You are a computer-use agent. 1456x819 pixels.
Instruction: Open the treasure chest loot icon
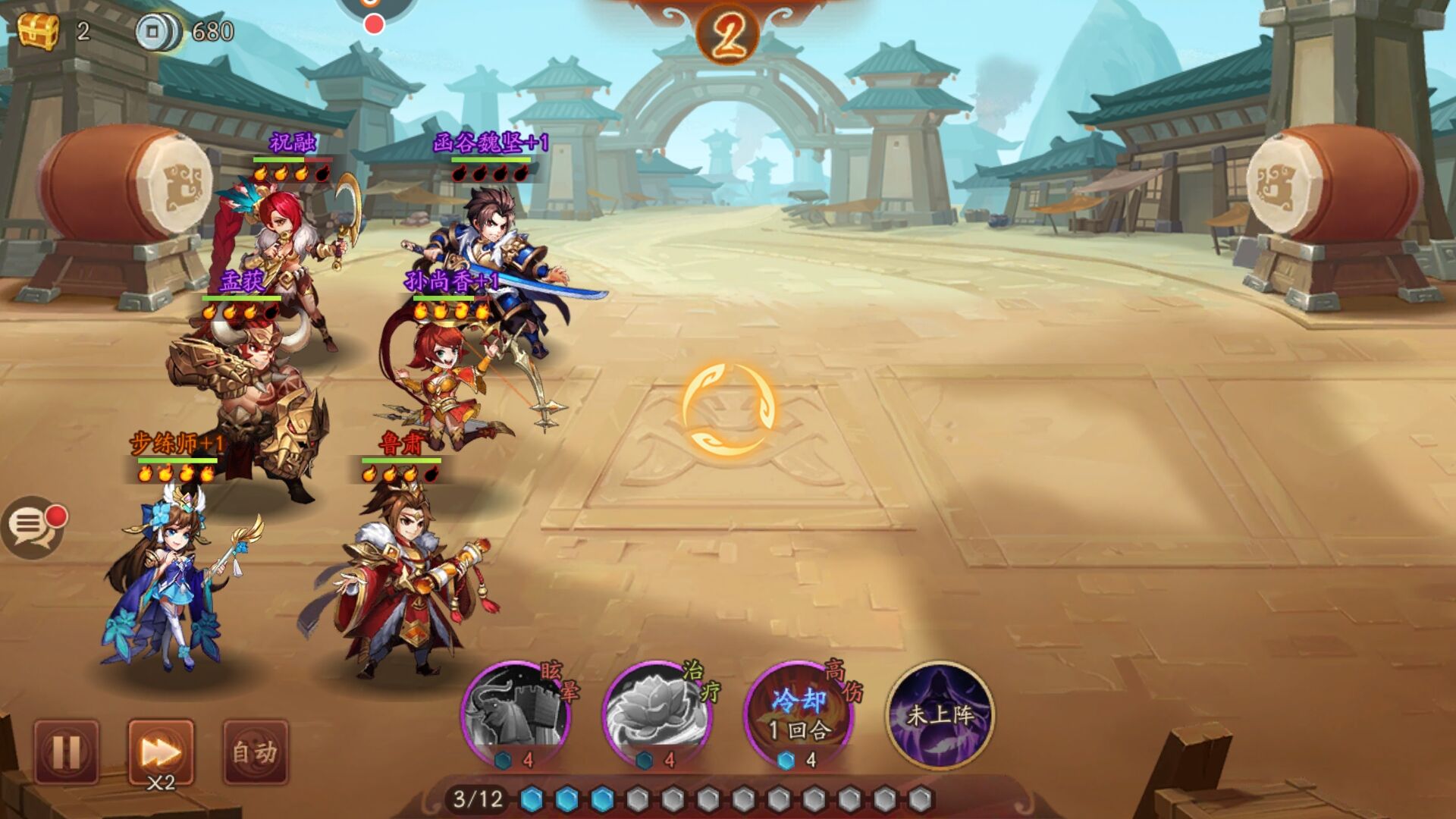click(38, 30)
